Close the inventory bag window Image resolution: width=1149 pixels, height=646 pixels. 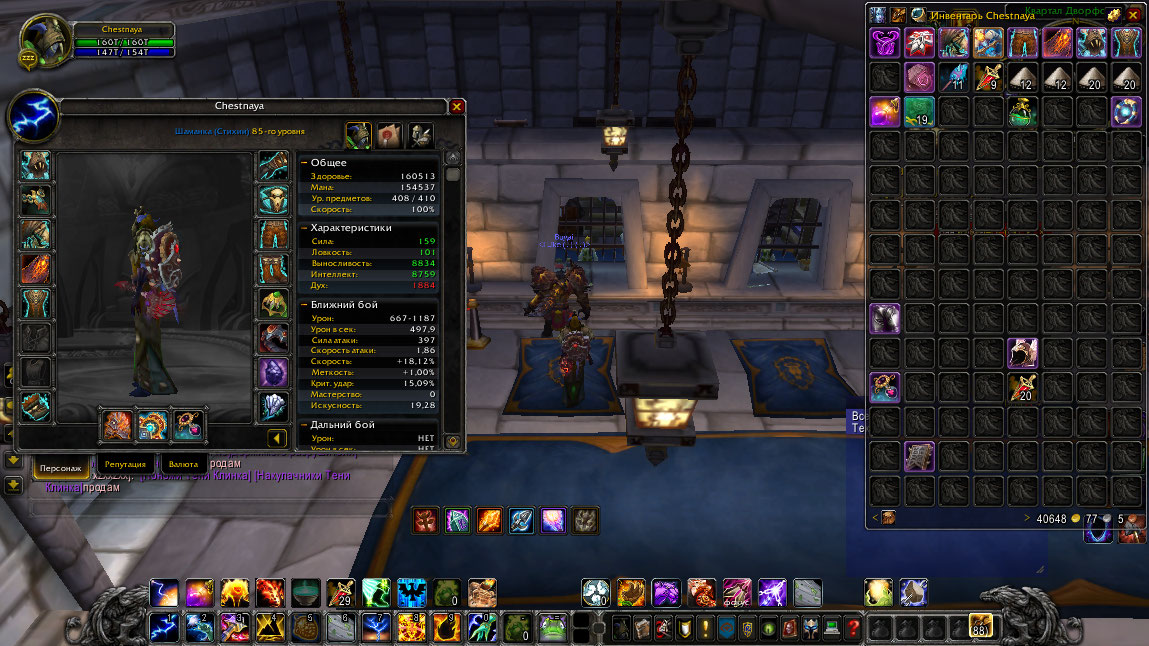[1134, 15]
